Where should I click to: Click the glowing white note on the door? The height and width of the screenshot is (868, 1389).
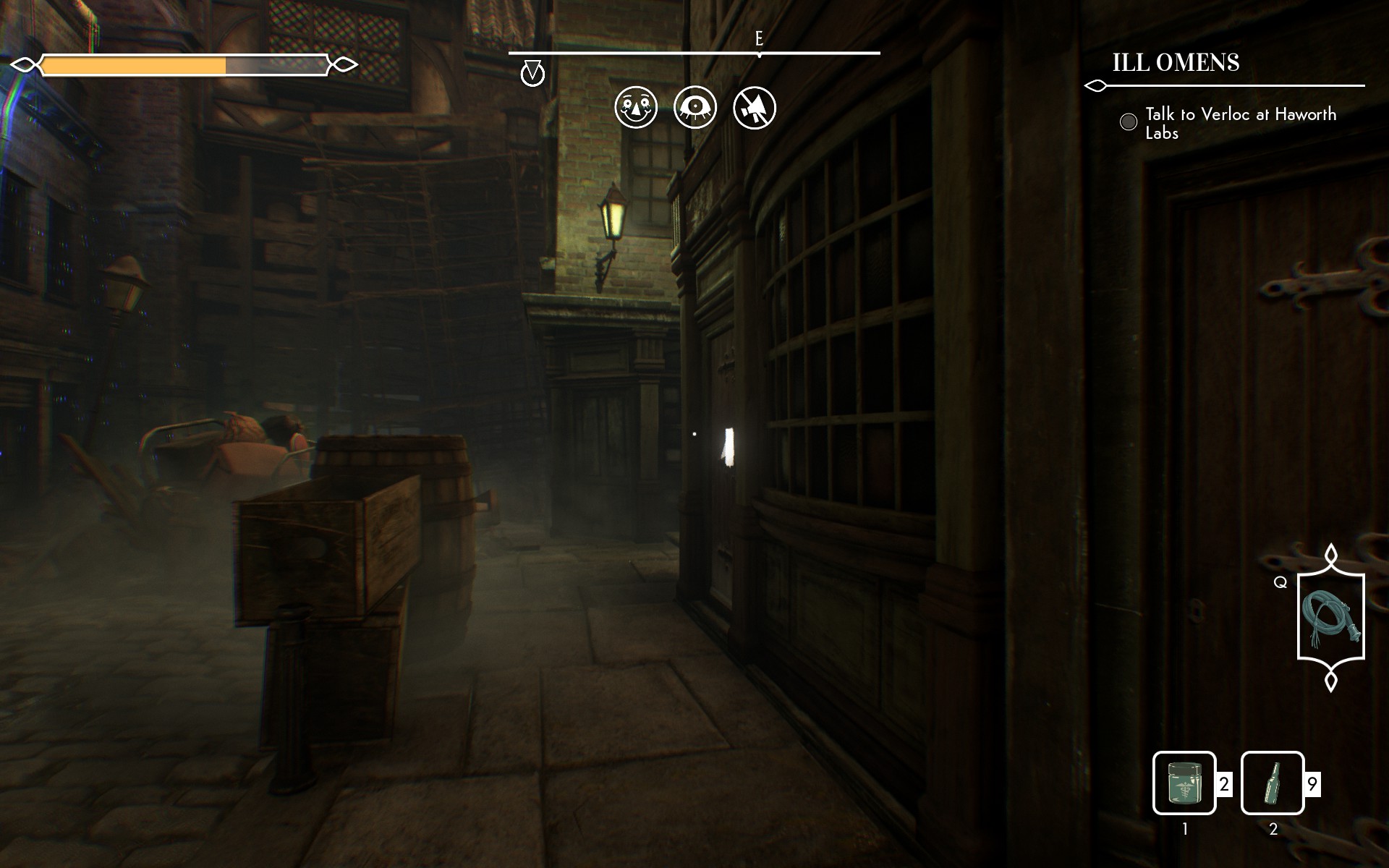(729, 447)
